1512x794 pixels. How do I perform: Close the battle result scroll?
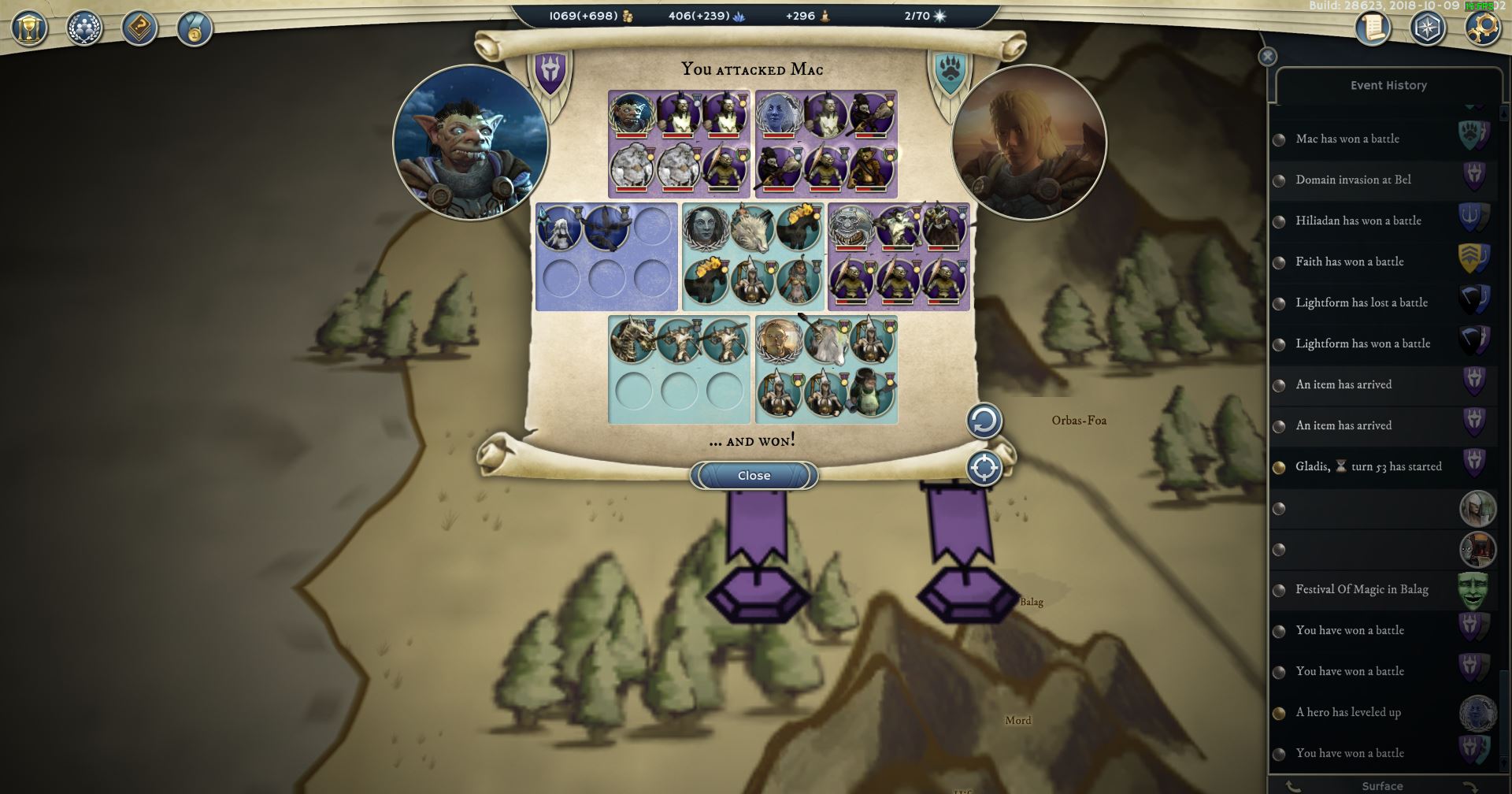754,476
